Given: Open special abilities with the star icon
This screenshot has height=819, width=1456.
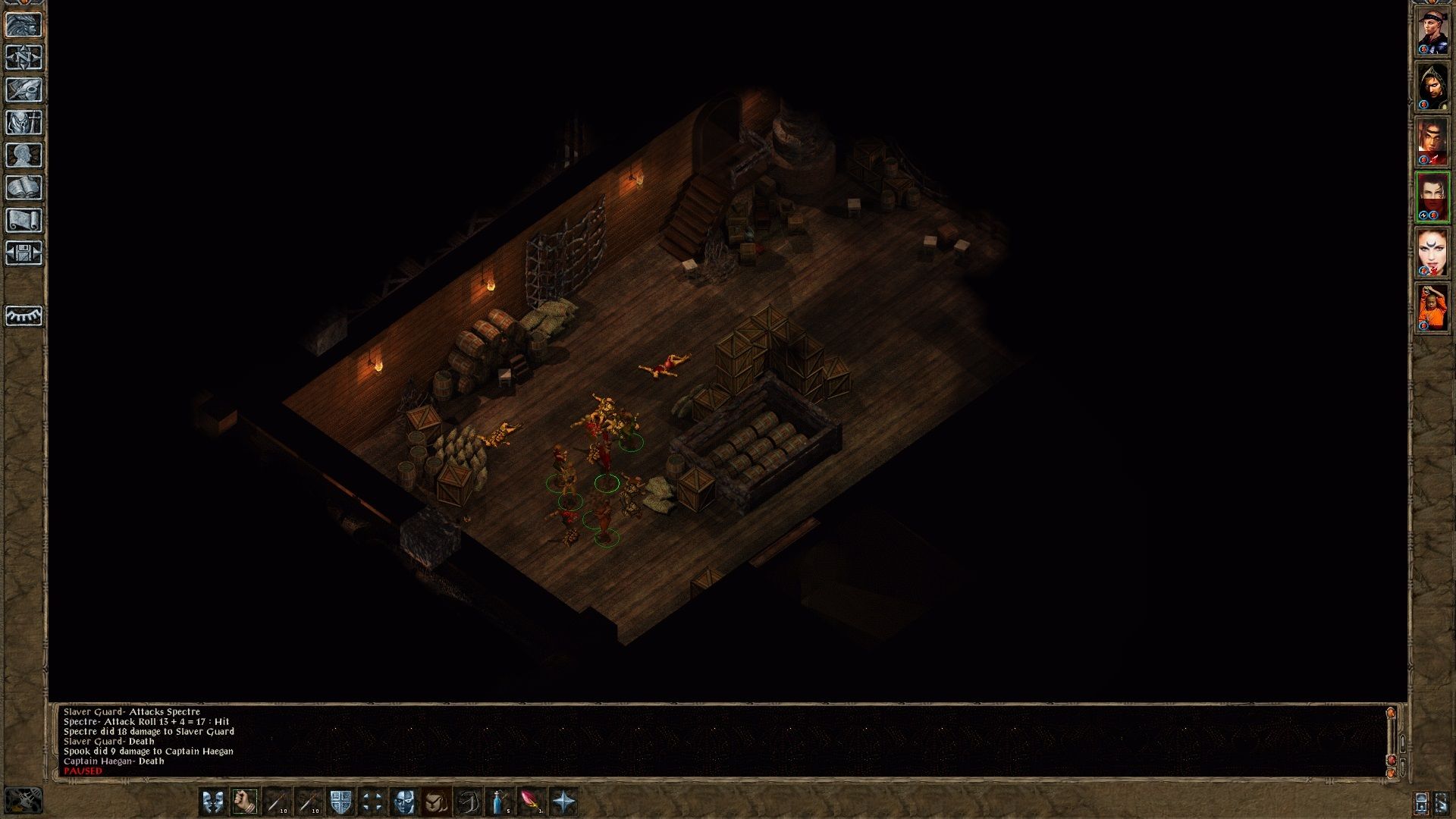Looking at the screenshot, I should click(x=563, y=802).
